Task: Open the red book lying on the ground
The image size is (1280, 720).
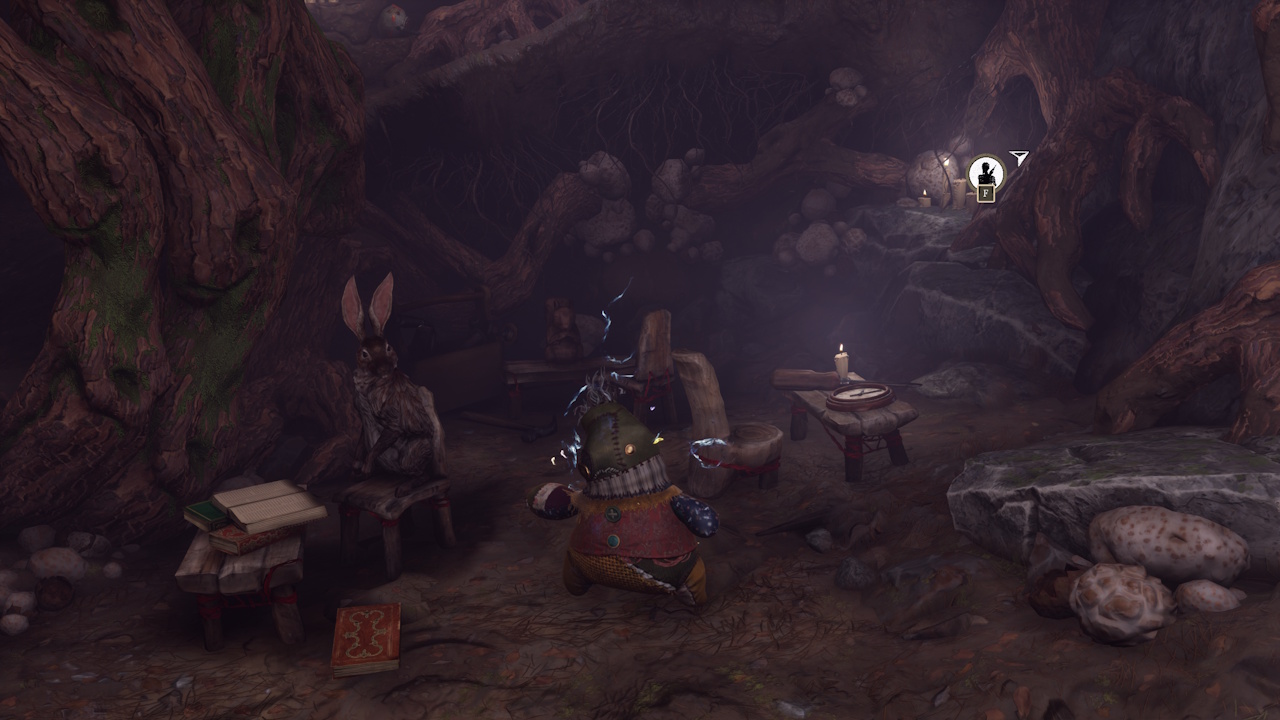Action: coord(366,637)
